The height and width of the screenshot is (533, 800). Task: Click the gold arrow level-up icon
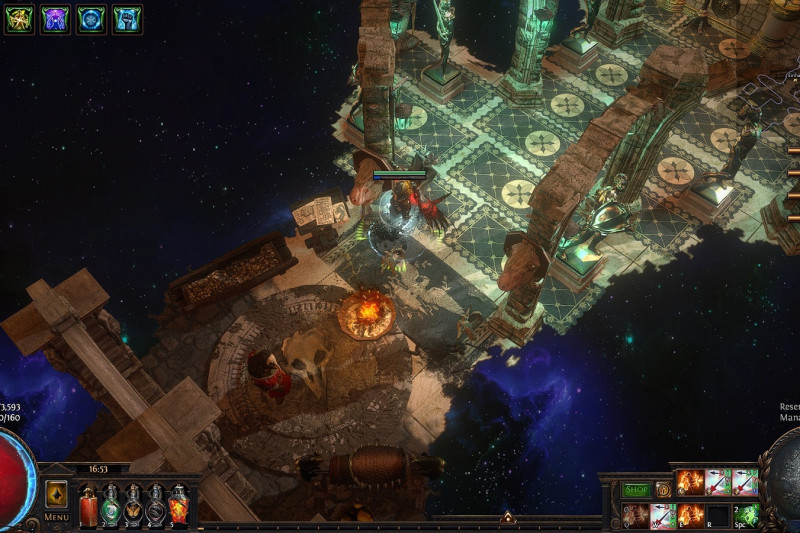pyautogui.click(x=508, y=517)
